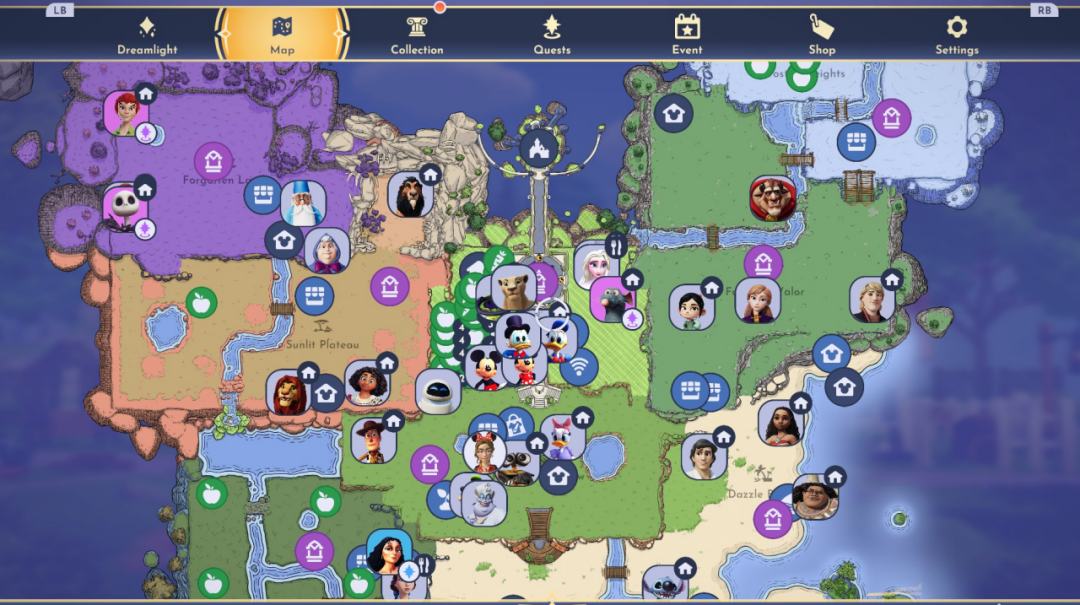Choose Merlin's character marker

(303, 204)
